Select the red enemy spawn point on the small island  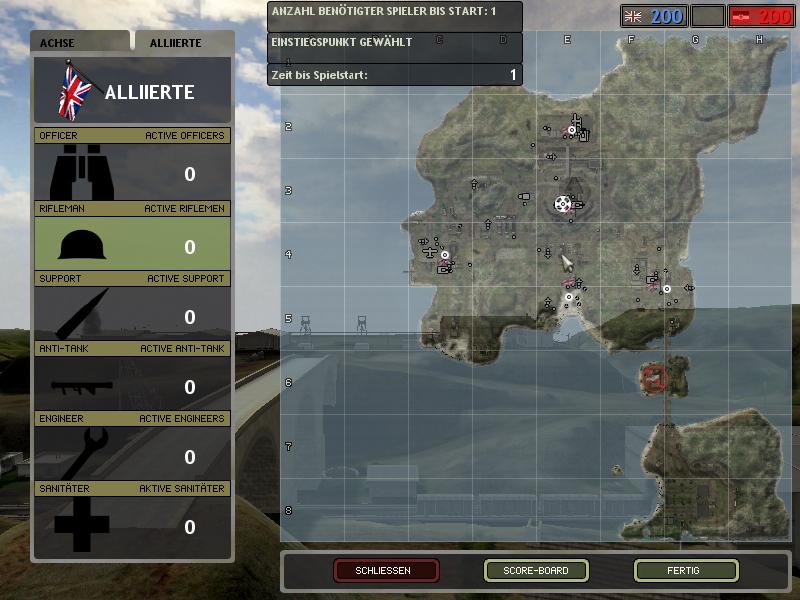[654, 377]
